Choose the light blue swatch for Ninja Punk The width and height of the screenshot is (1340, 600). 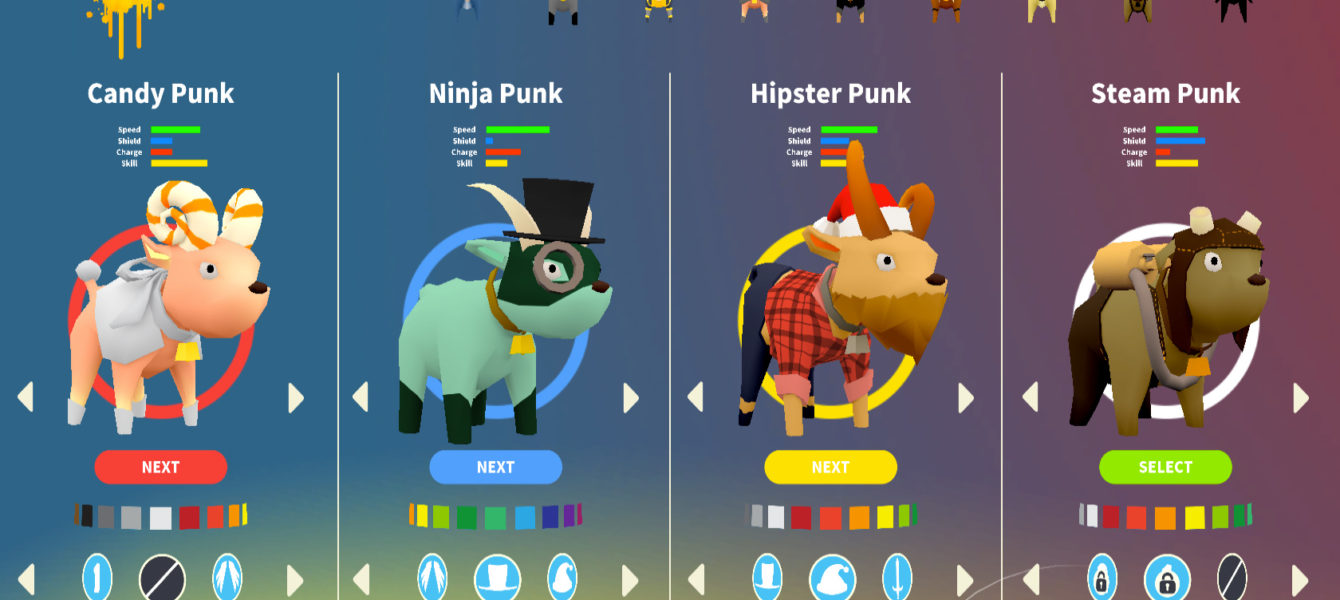coord(524,518)
